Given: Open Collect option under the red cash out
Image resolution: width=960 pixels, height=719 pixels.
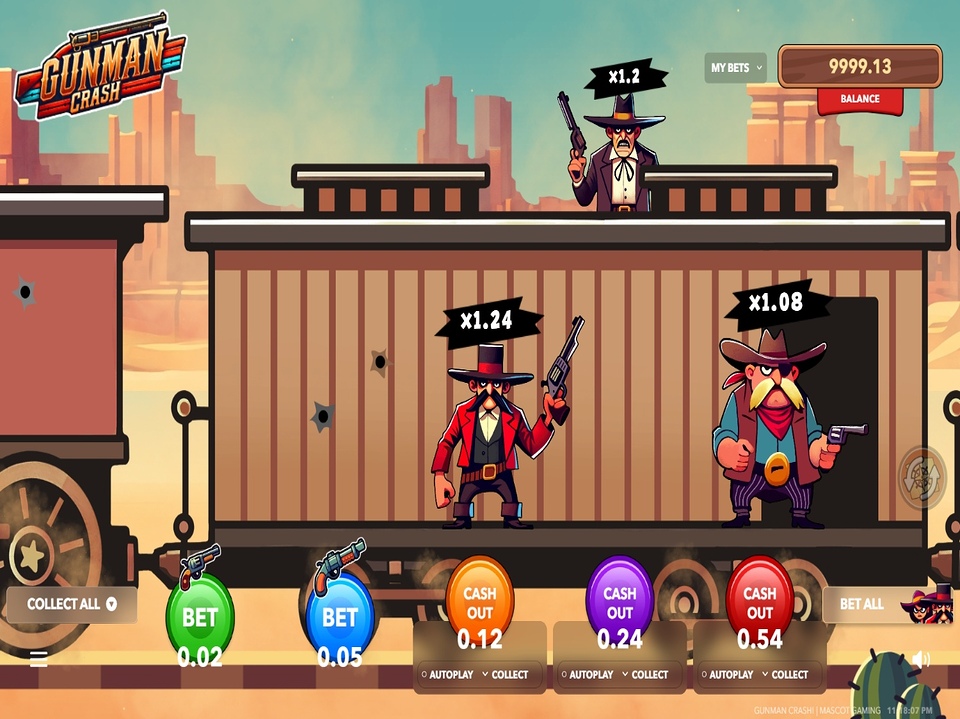Looking at the screenshot, I should [786, 675].
